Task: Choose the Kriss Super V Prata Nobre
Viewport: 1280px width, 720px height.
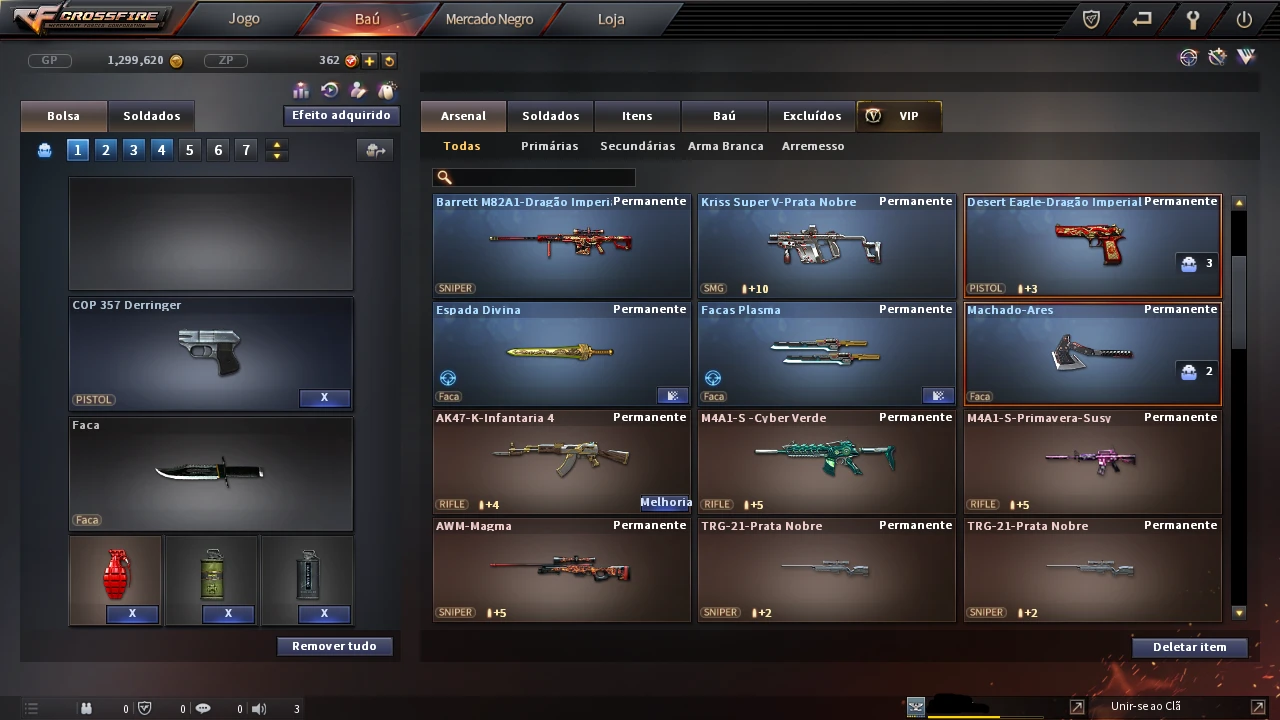Action: point(826,245)
